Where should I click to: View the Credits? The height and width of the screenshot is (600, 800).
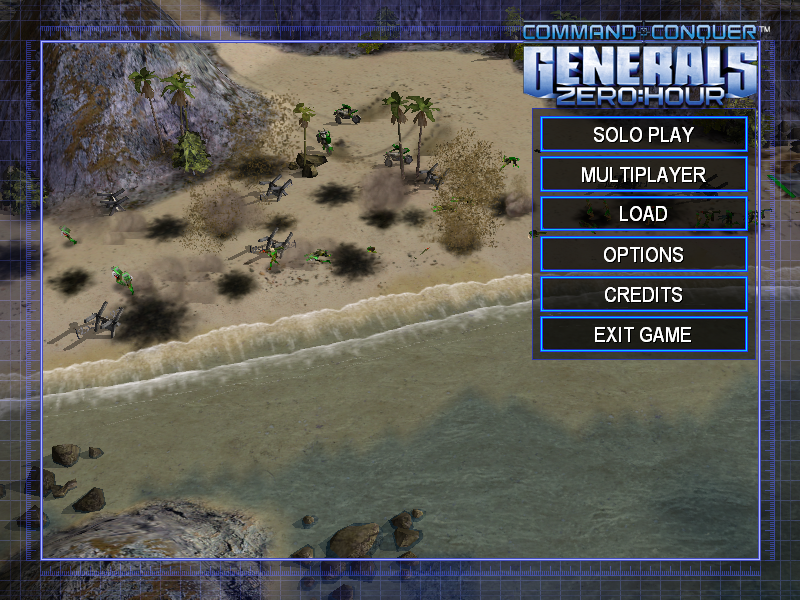click(x=643, y=294)
